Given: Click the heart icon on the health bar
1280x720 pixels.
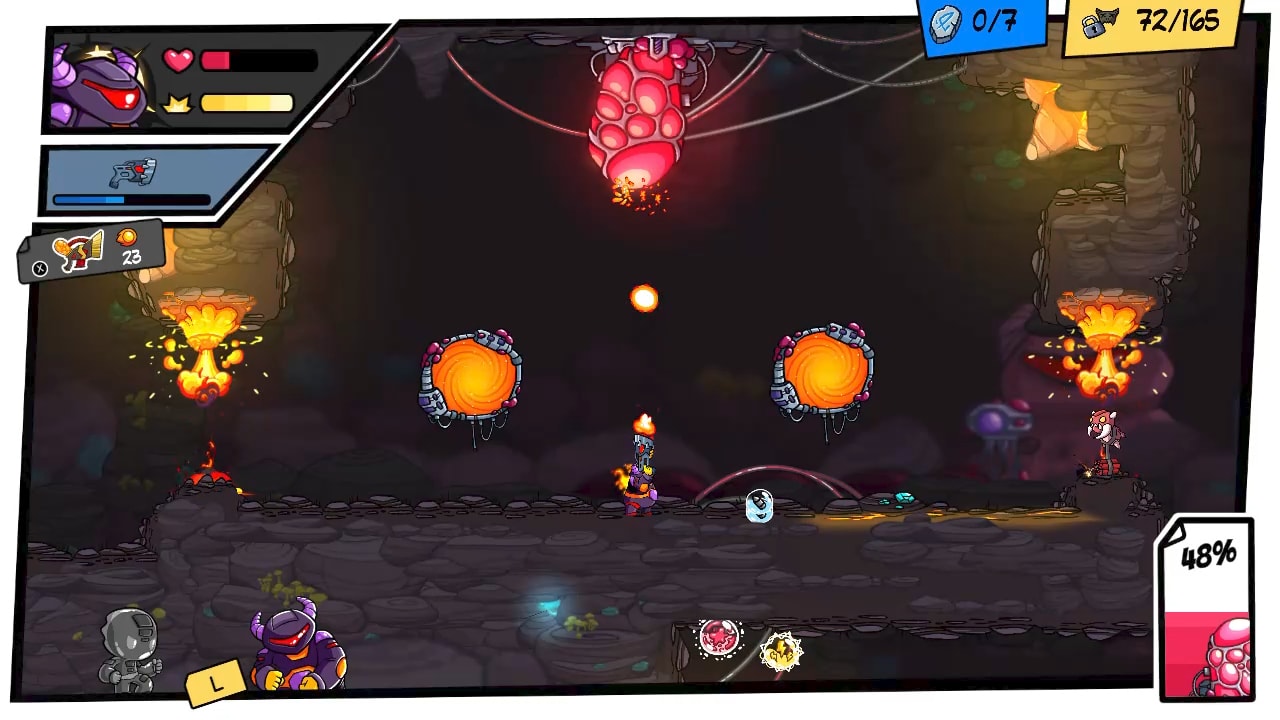Looking at the screenshot, I should [177, 60].
